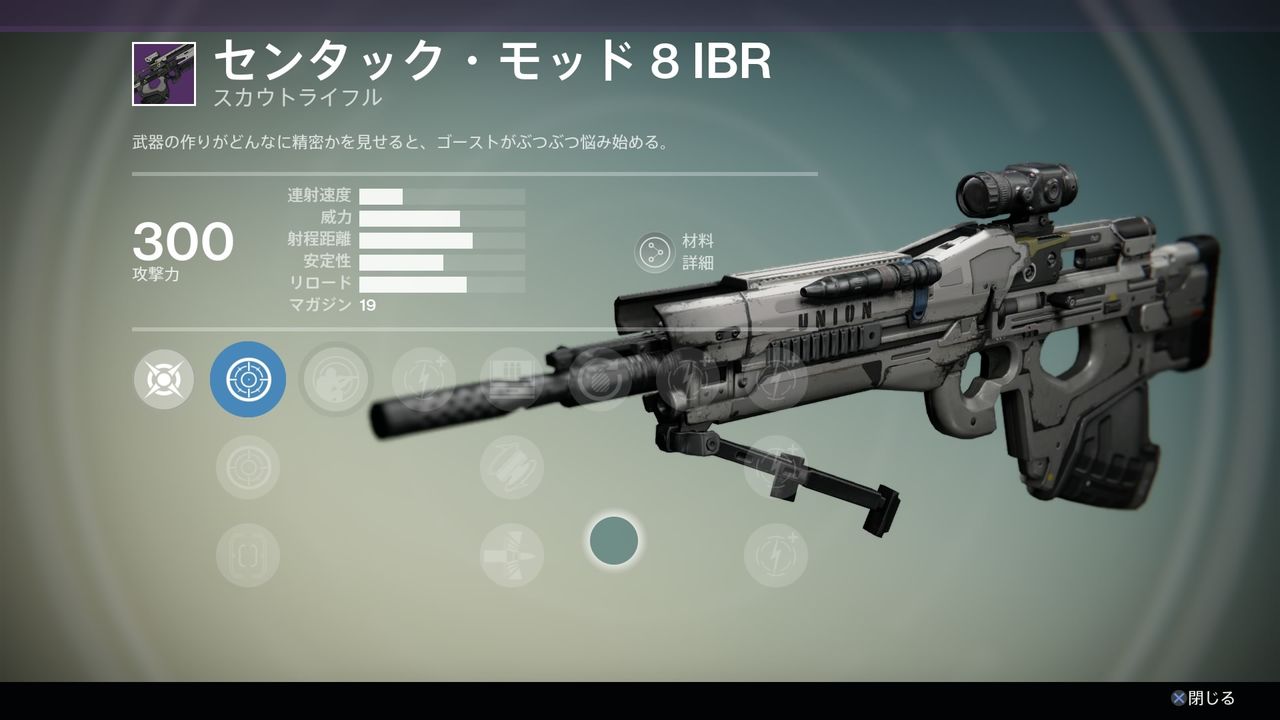Image resolution: width=1280 pixels, height=720 pixels.
Task: Choose the alternate sight below the blue scope perk
Action: [248, 466]
